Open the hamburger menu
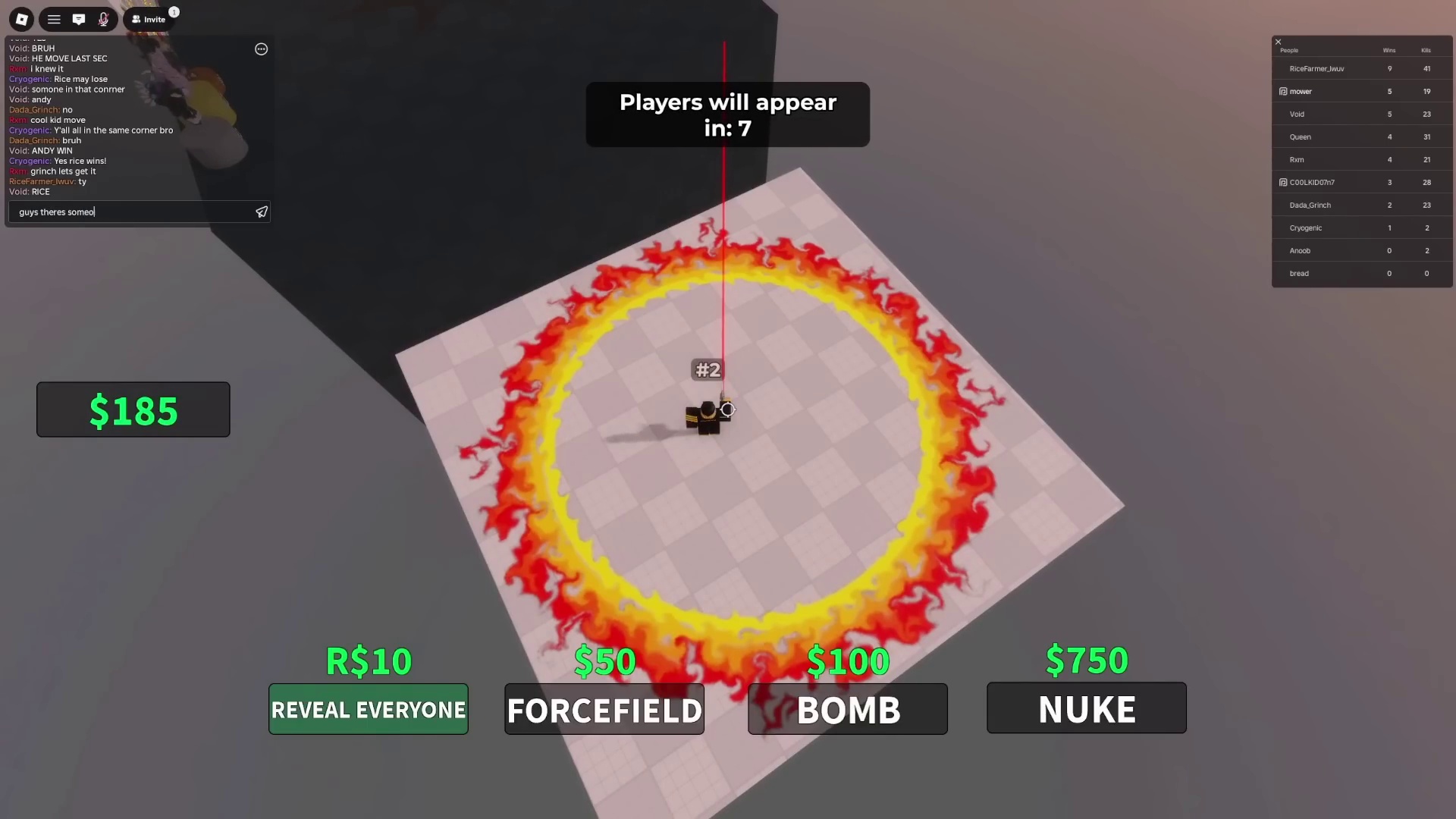The height and width of the screenshot is (819, 1456). pyautogui.click(x=53, y=19)
